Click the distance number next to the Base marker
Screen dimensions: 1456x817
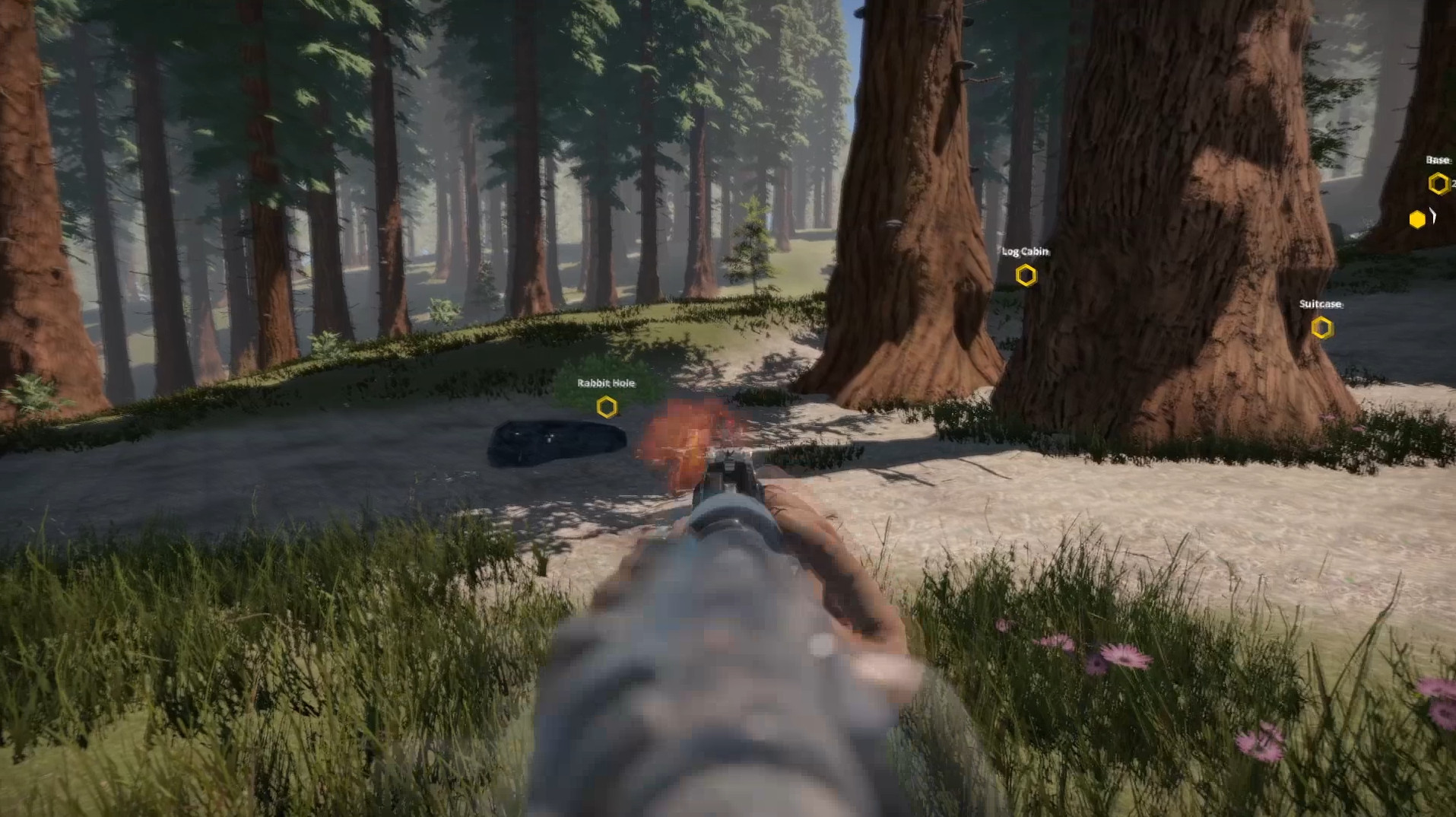click(x=1453, y=183)
